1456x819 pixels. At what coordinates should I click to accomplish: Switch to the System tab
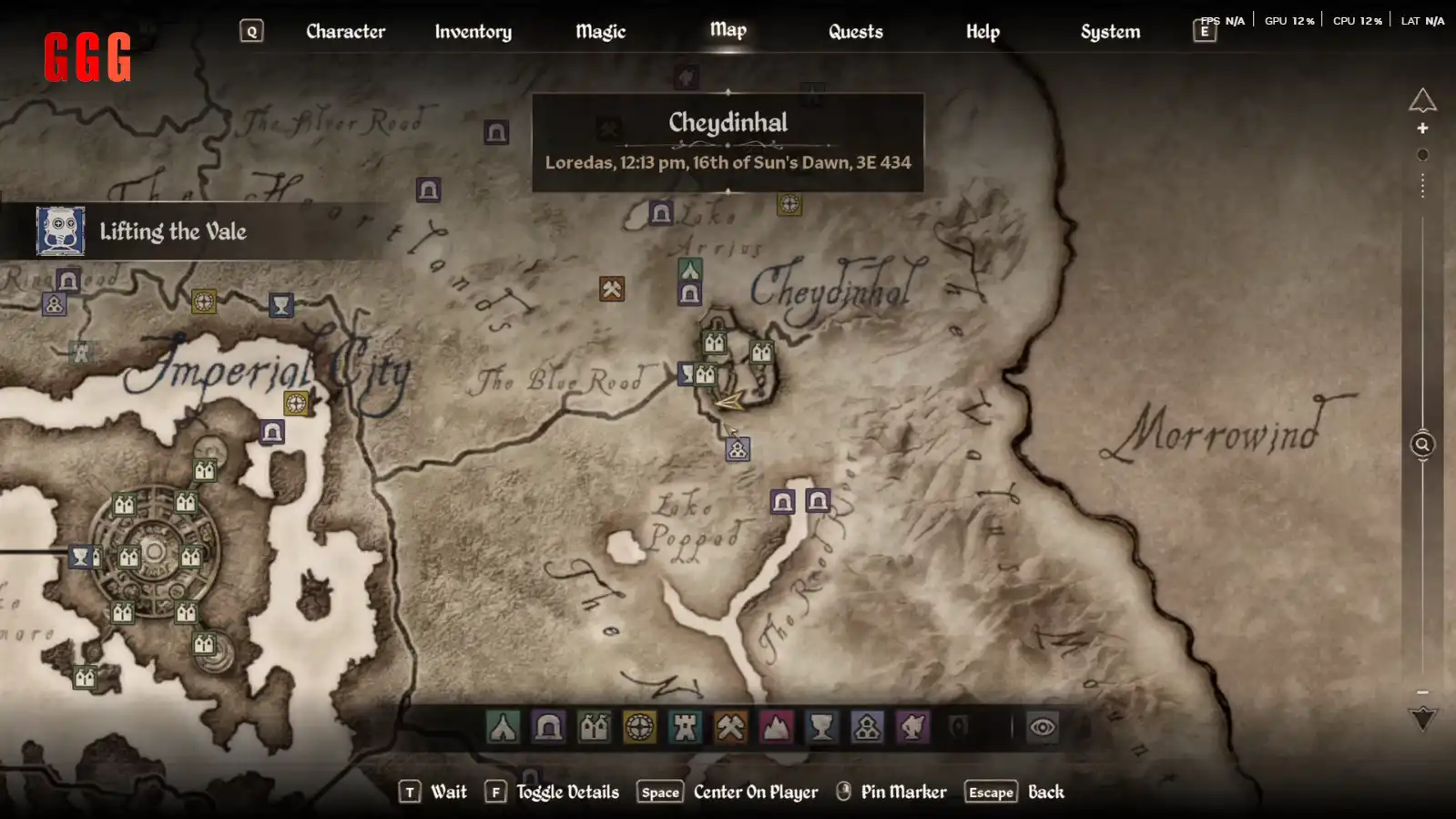coord(1110,31)
